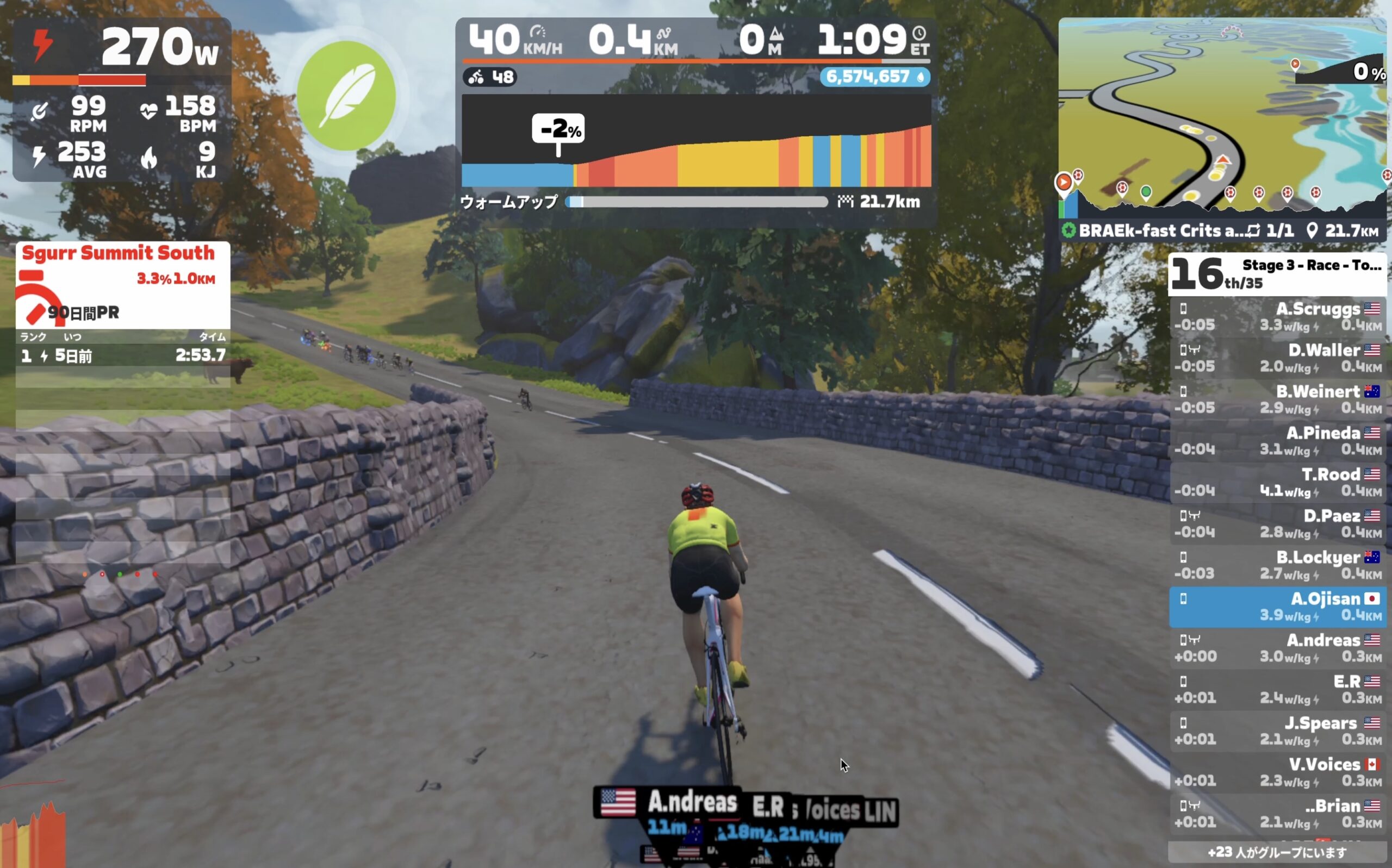Select rider A.Scruggs in nearby list
Image resolution: width=1392 pixels, height=868 pixels.
1278,317
